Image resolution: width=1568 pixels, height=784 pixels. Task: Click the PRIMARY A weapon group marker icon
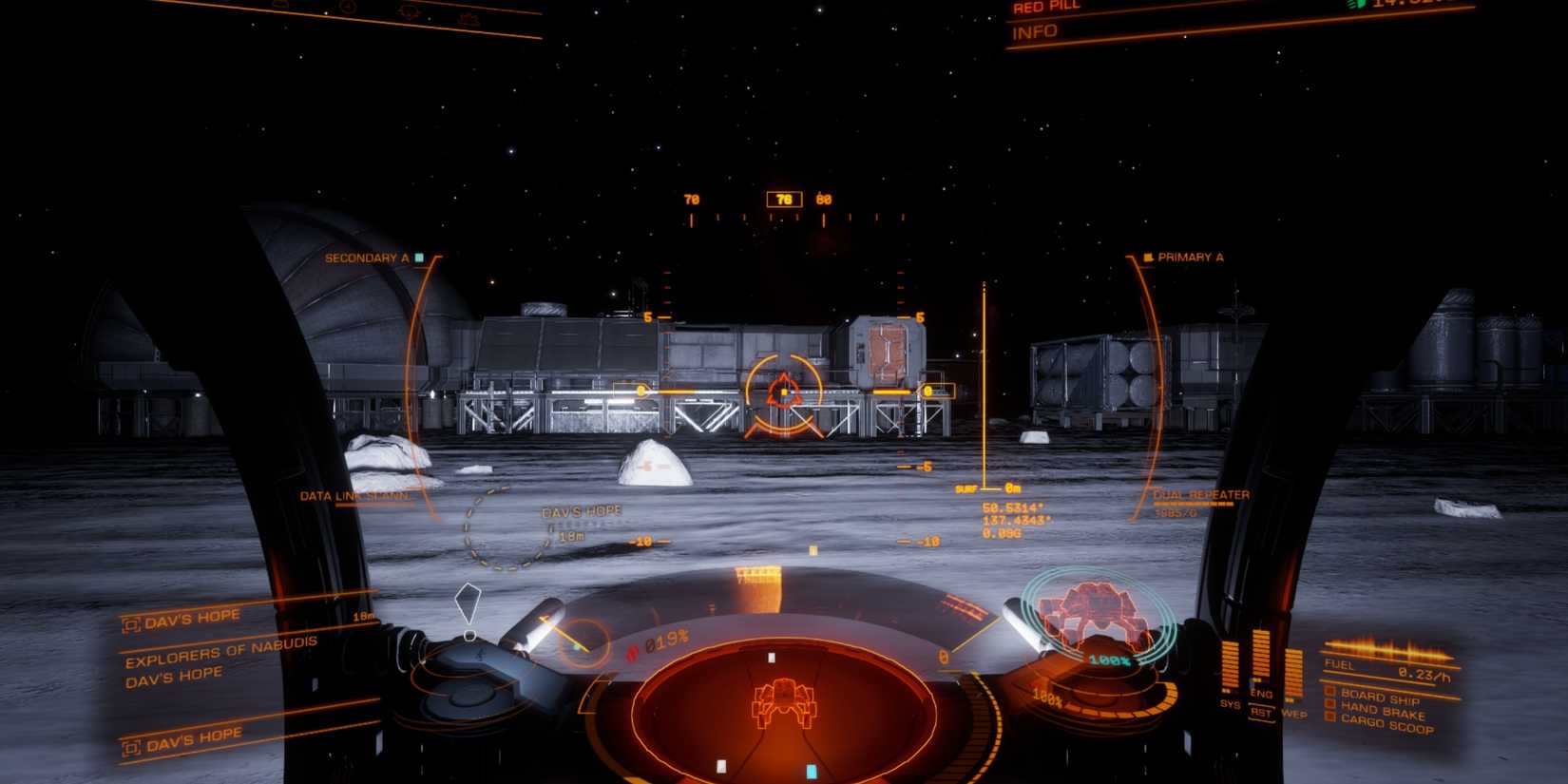(1150, 257)
